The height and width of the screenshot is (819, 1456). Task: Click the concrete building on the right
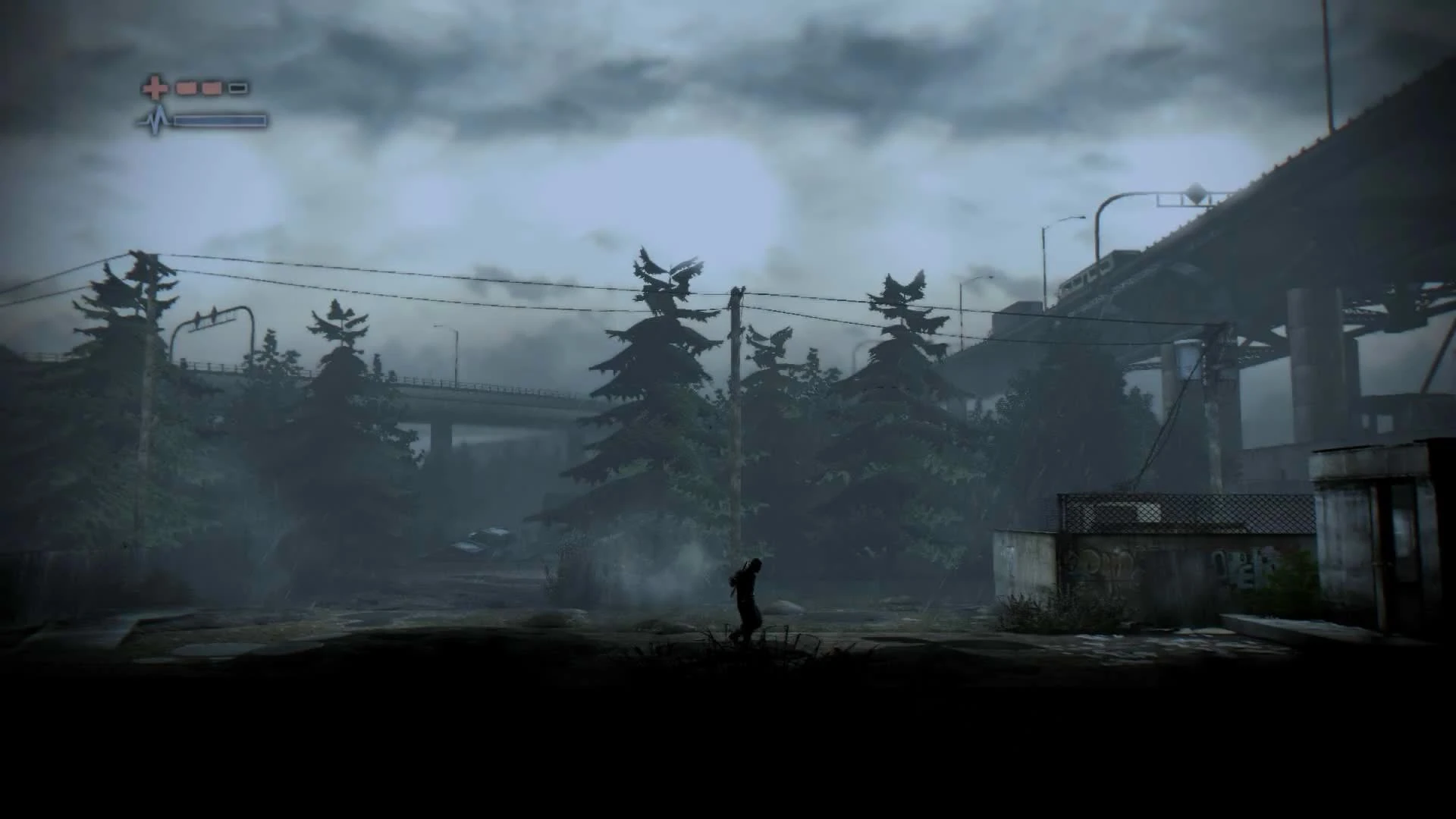click(x=1357, y=531)
